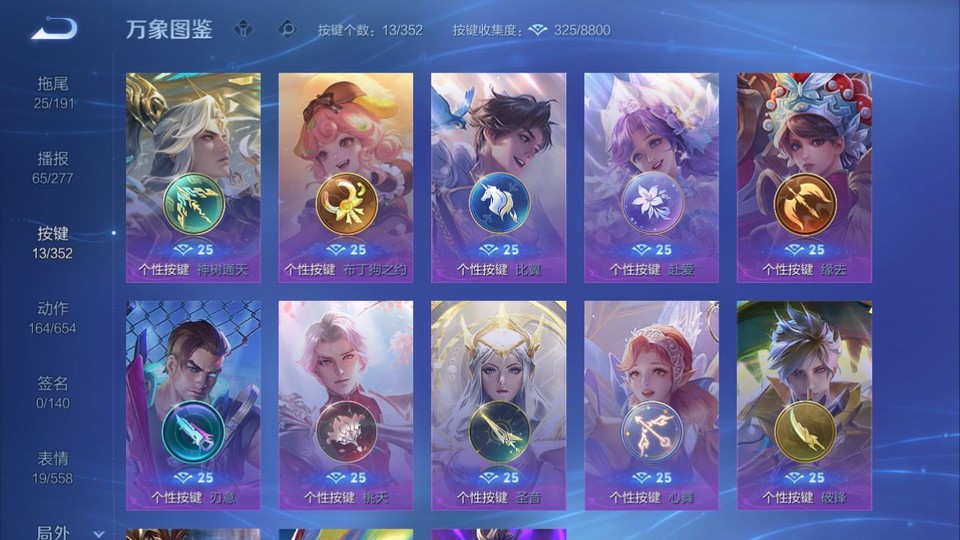
Task: Select the 桃夭 button skin card
Action: click(x=346, y=405)
